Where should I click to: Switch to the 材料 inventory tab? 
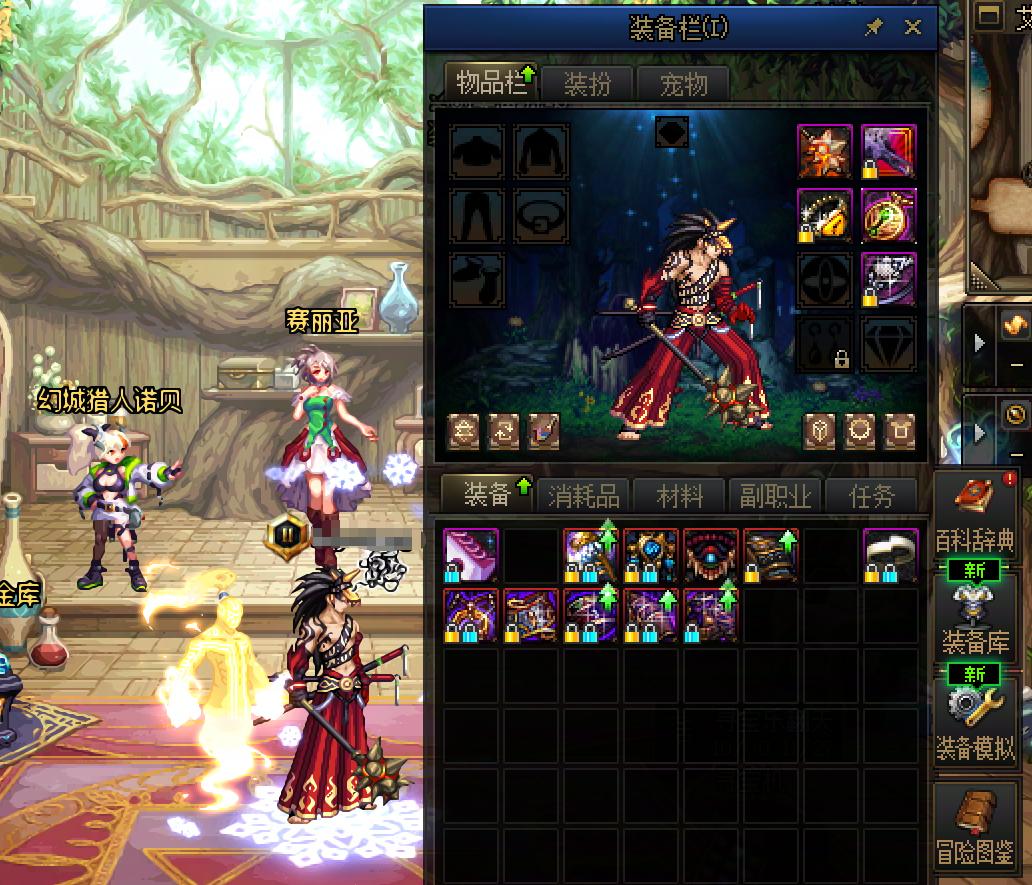(680, 495)
